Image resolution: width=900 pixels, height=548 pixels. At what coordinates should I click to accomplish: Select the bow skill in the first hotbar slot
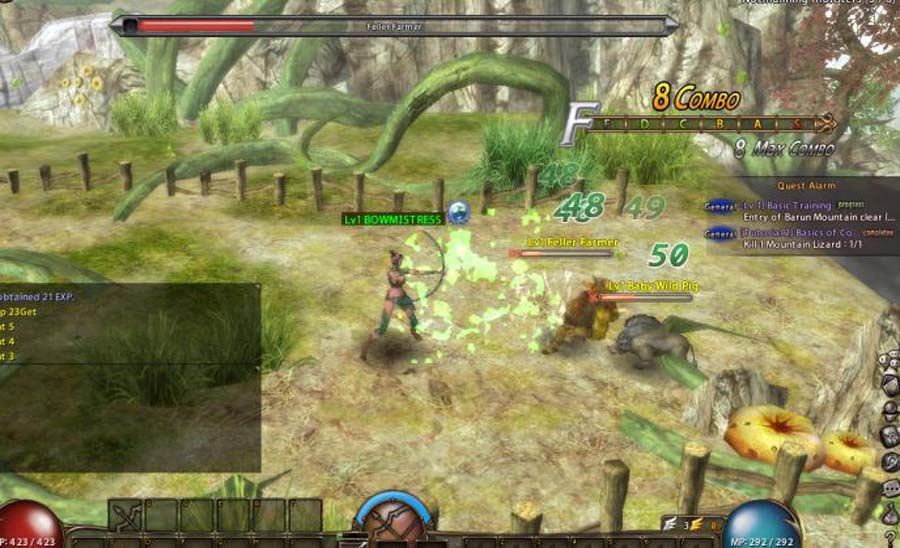click(x=126, y=515)
